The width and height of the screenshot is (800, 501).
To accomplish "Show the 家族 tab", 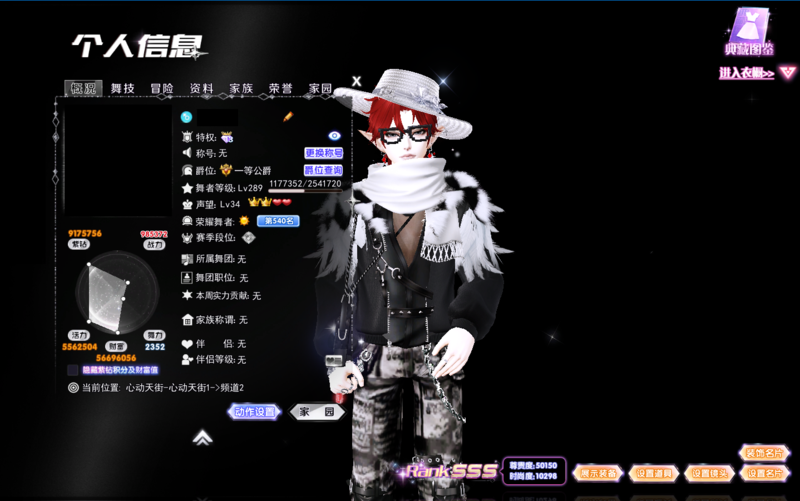I will point(241,89).
